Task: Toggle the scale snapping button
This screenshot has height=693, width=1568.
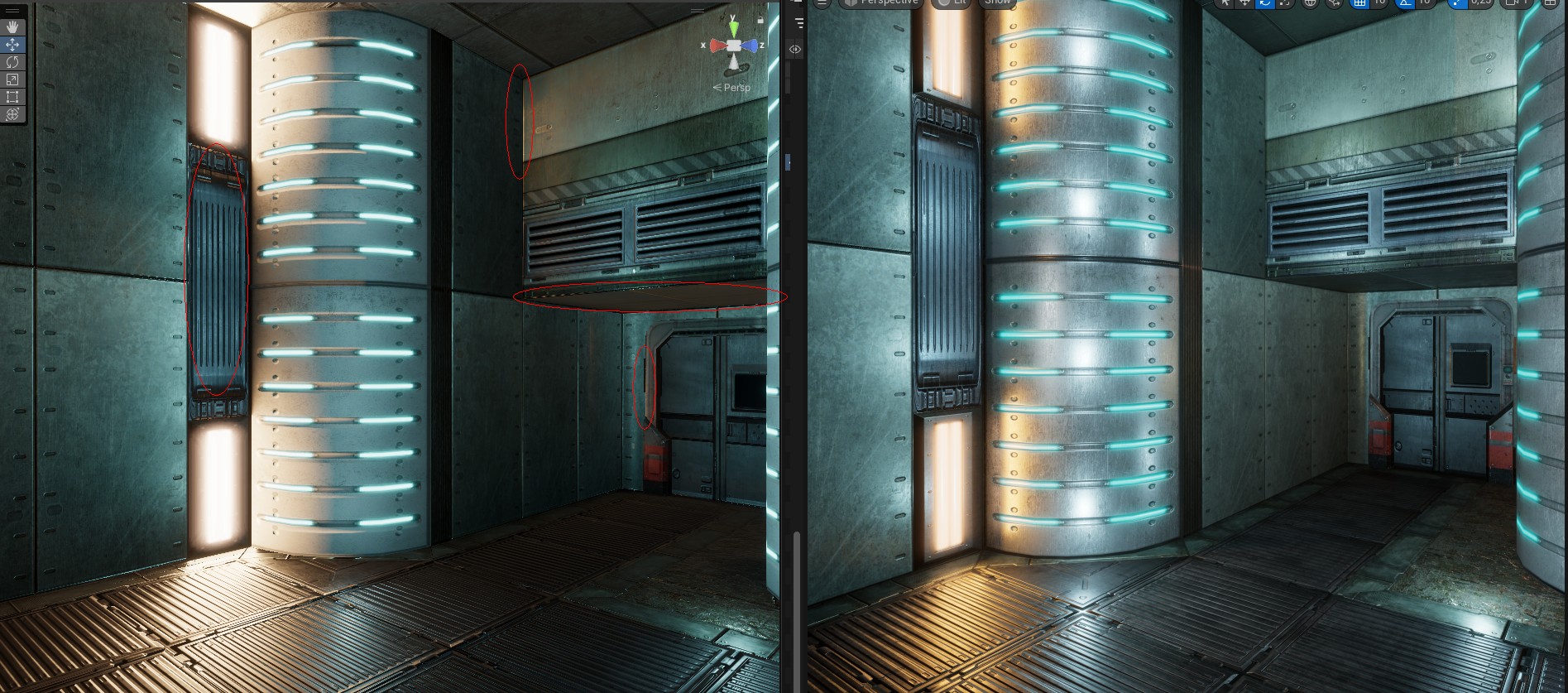Action: pos(1457,2)
